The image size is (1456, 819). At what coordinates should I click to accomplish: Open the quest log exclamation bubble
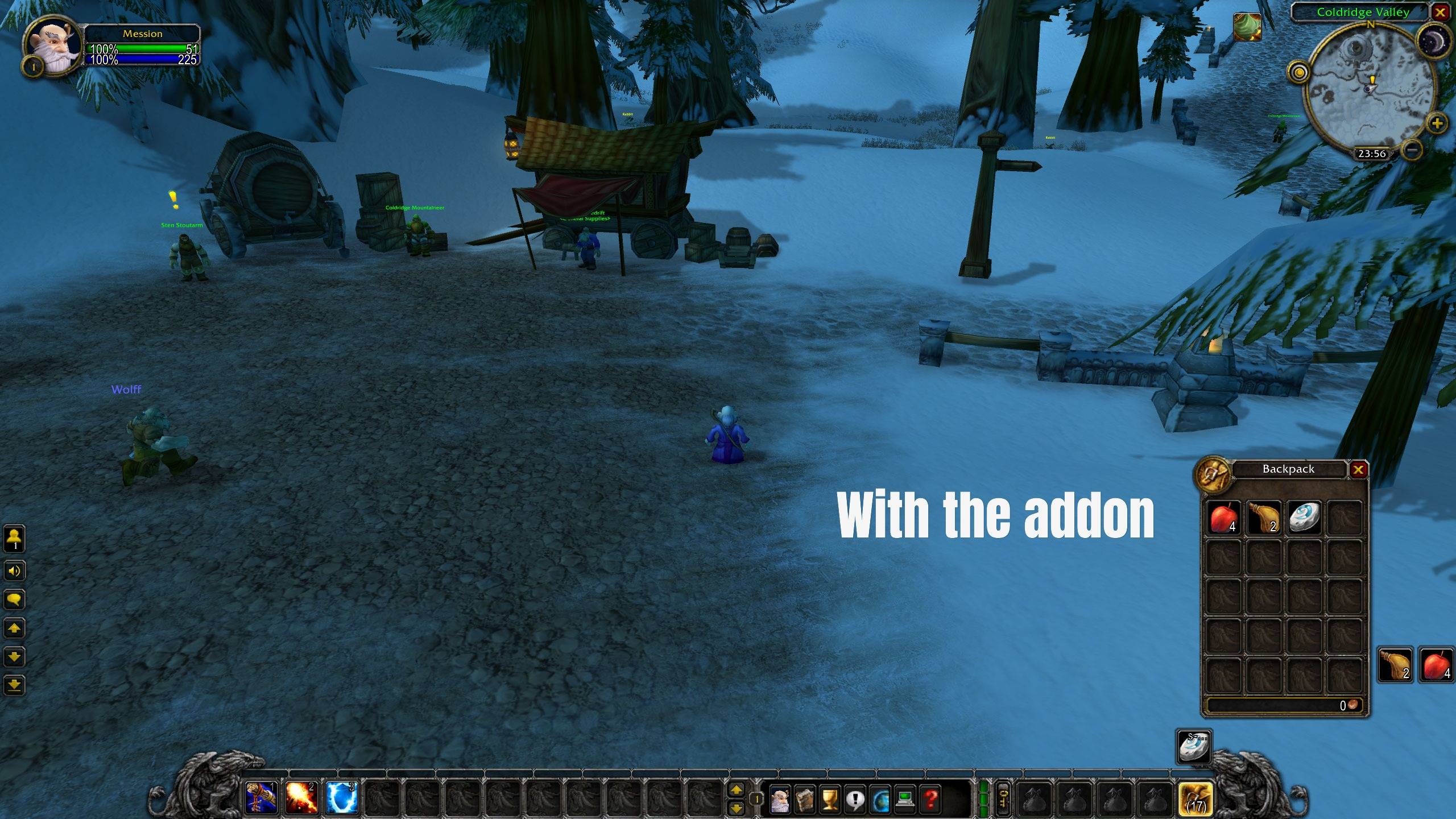pyautogui.click(x=855, y=800)
